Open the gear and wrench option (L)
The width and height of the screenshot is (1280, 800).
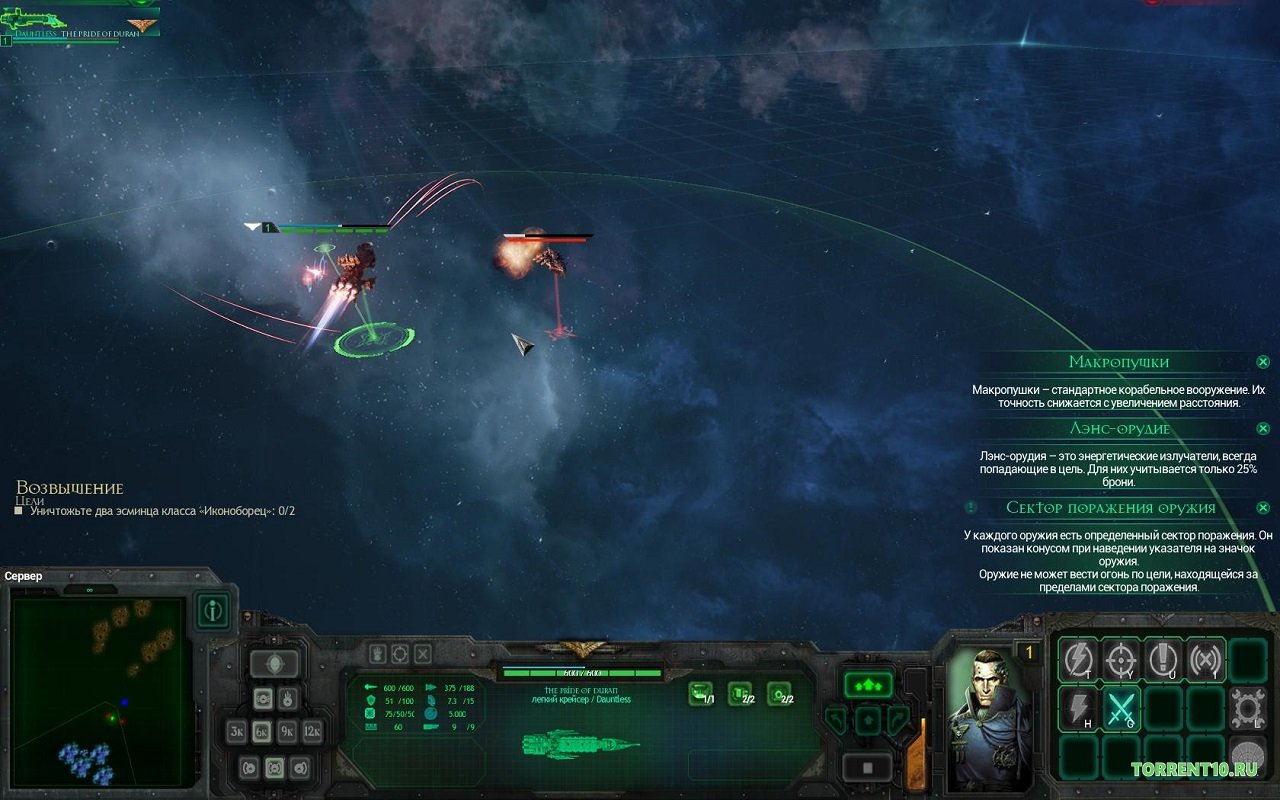pos(1248,707)
